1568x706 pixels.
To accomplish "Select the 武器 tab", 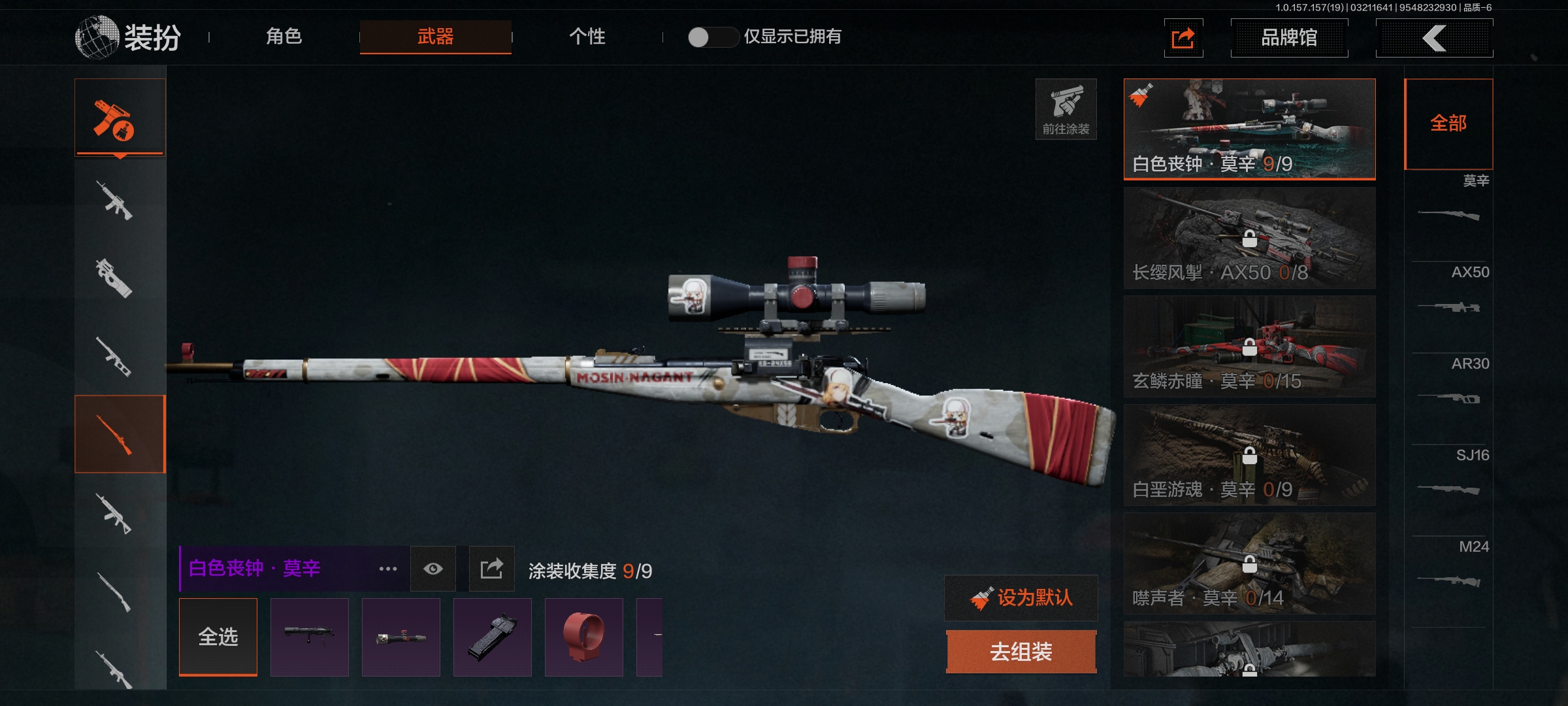I will click(x=435, y=37).
